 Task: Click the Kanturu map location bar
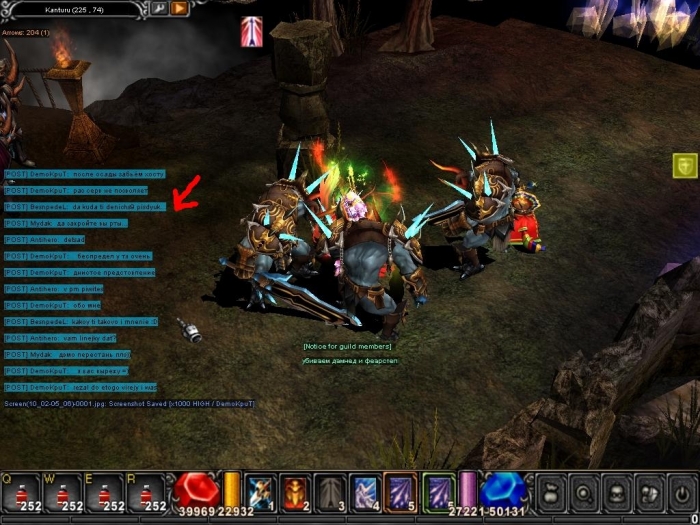coord(74,9)
